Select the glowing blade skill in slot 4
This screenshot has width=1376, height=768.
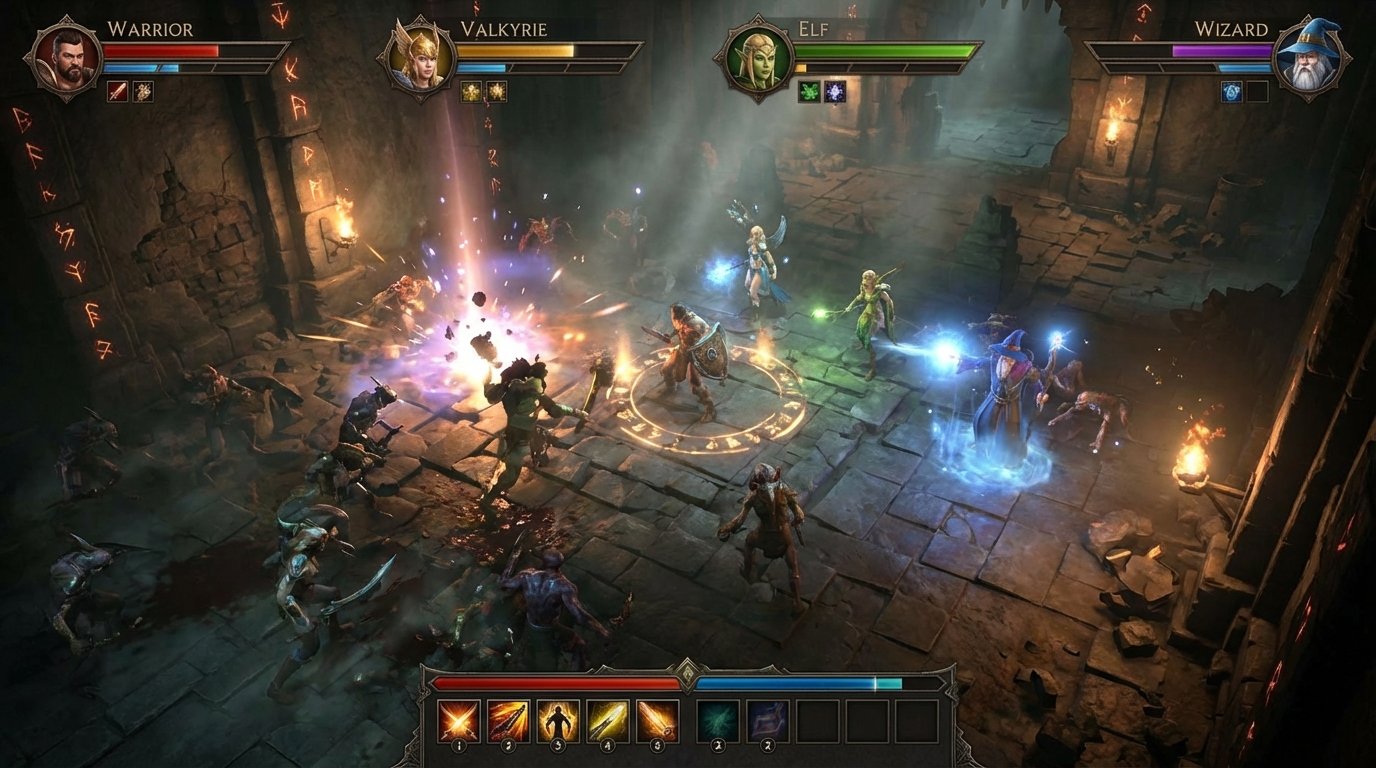[608, 720]
